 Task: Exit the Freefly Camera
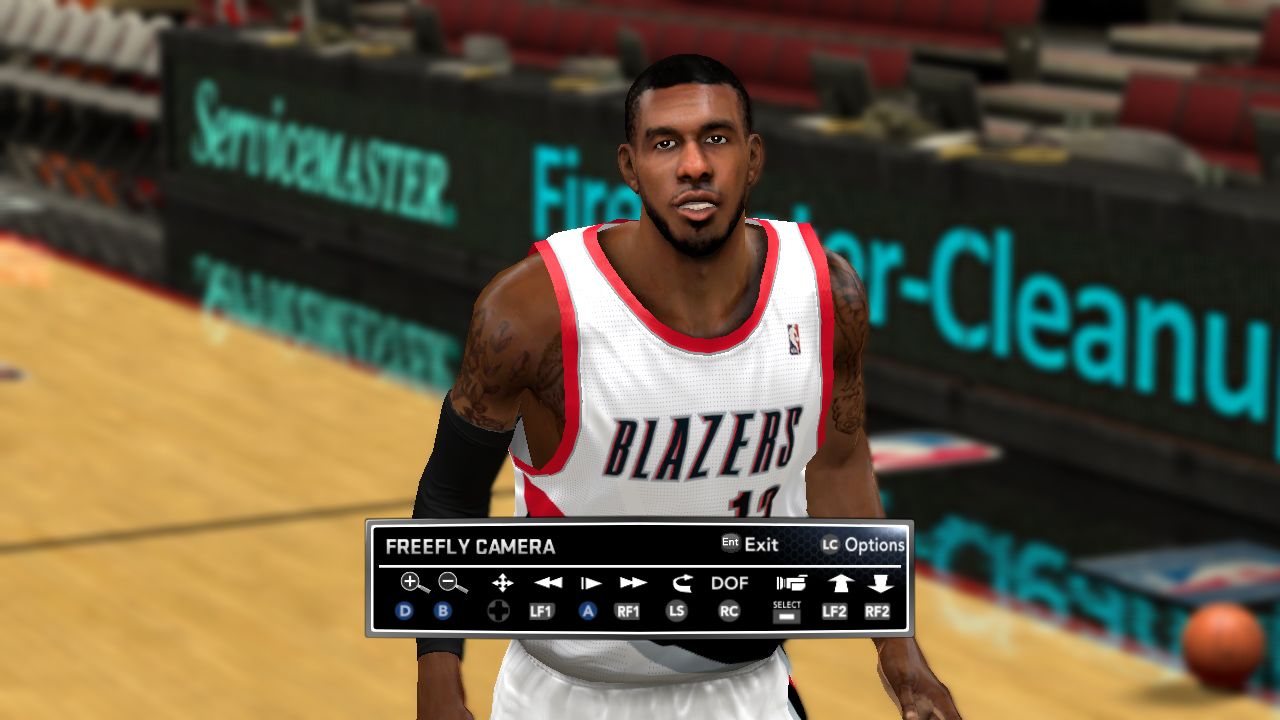(750, 545)
